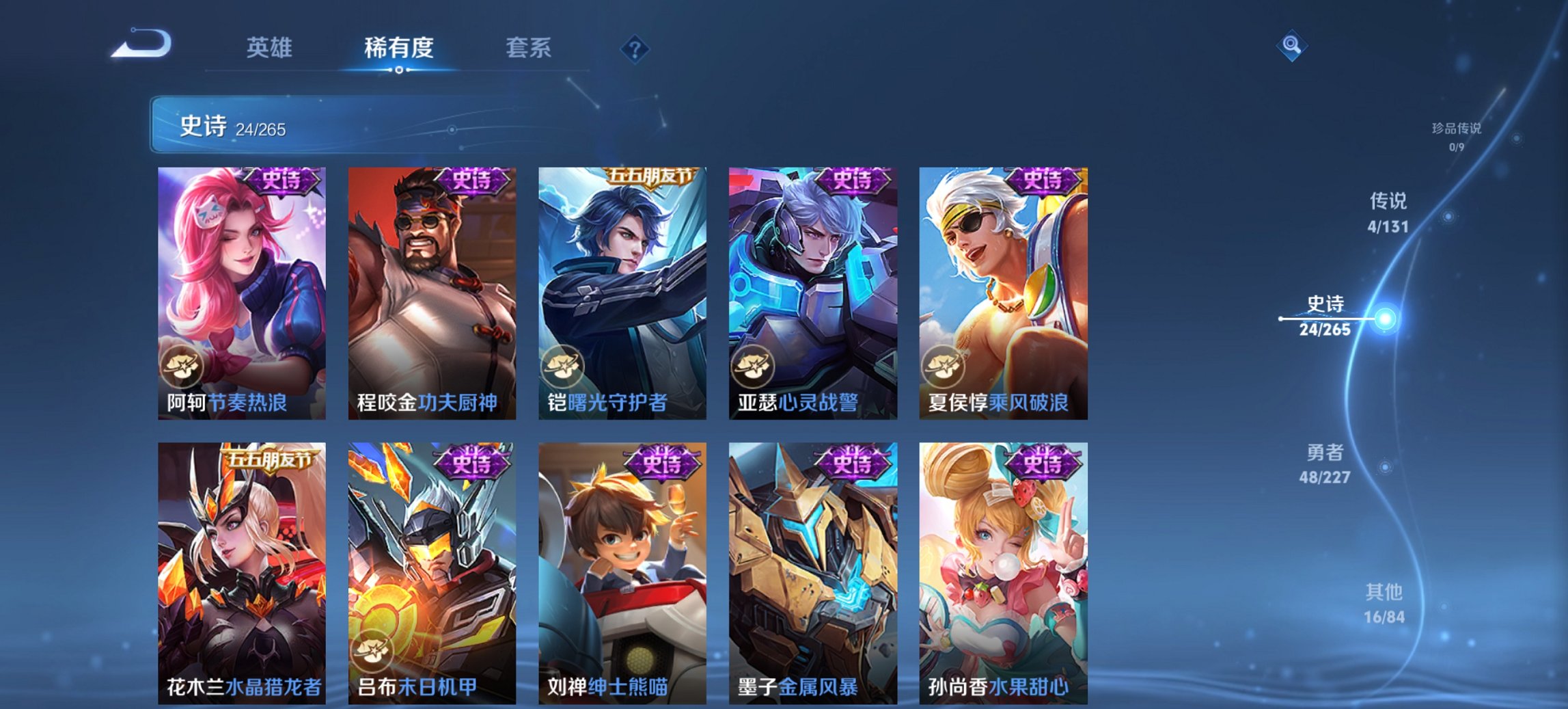Click the badge icon on 铠 skin card
The width and height of the screenshot is (1568, 709).
point(564,368)
